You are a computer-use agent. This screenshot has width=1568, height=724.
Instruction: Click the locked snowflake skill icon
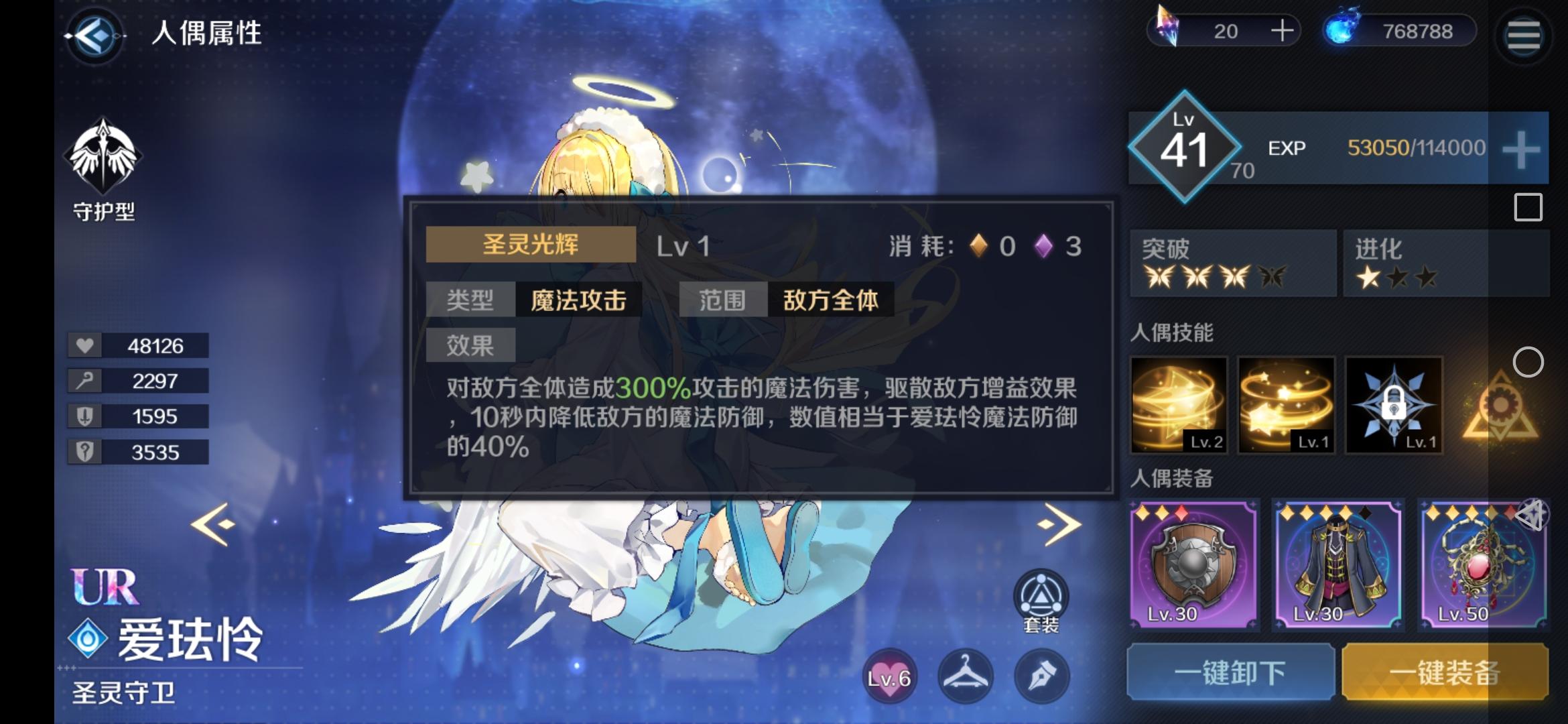[1394, 406]
